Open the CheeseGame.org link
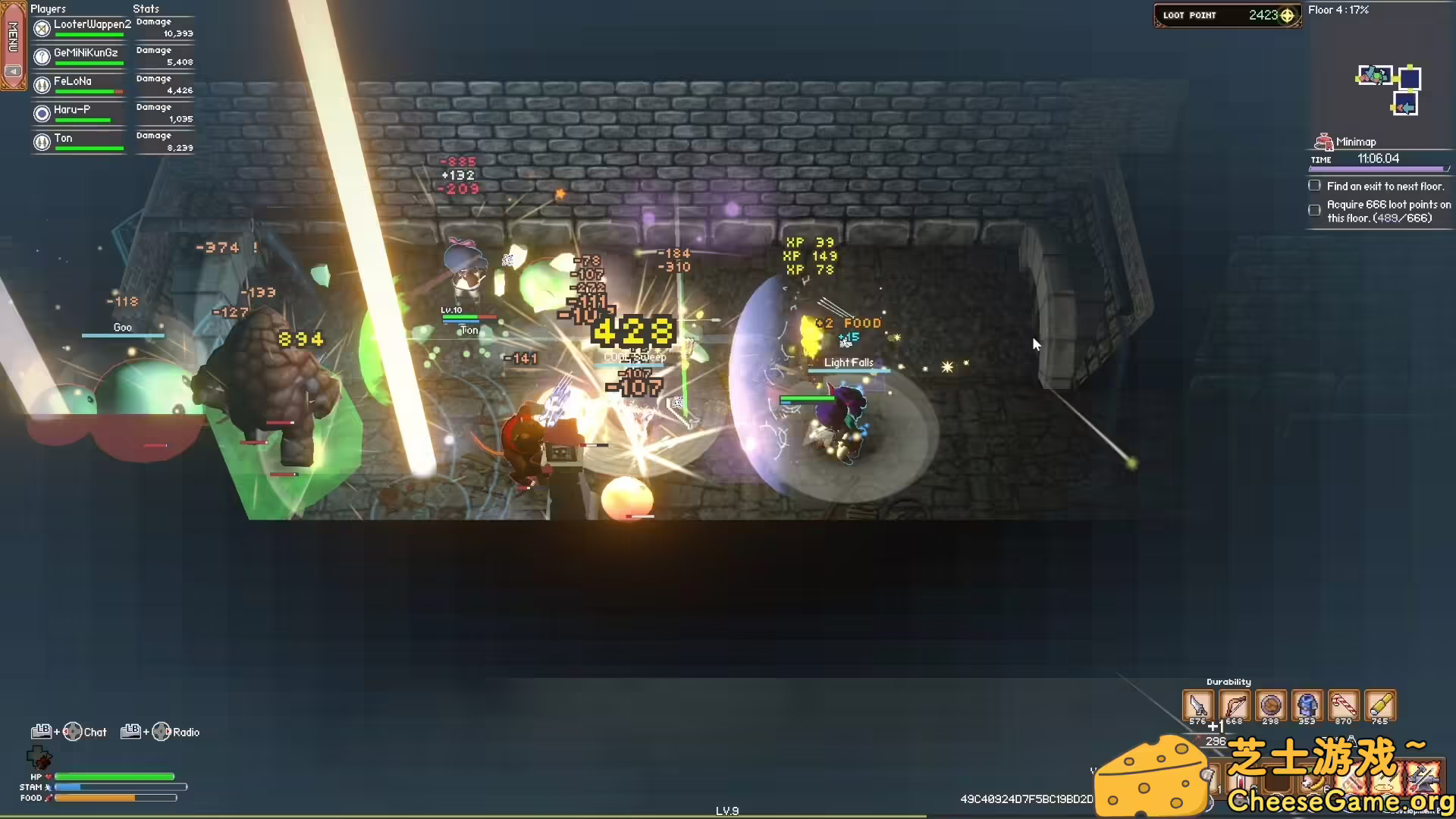 (x=1342, y=800)
